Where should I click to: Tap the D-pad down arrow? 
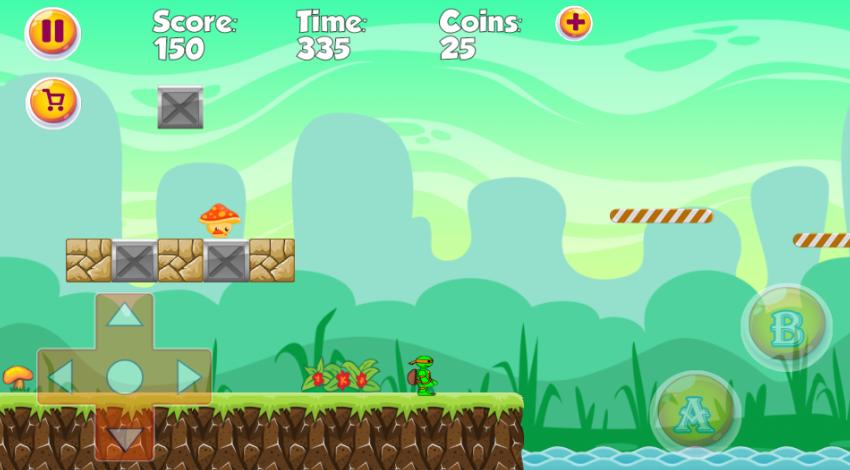point(124,437)
